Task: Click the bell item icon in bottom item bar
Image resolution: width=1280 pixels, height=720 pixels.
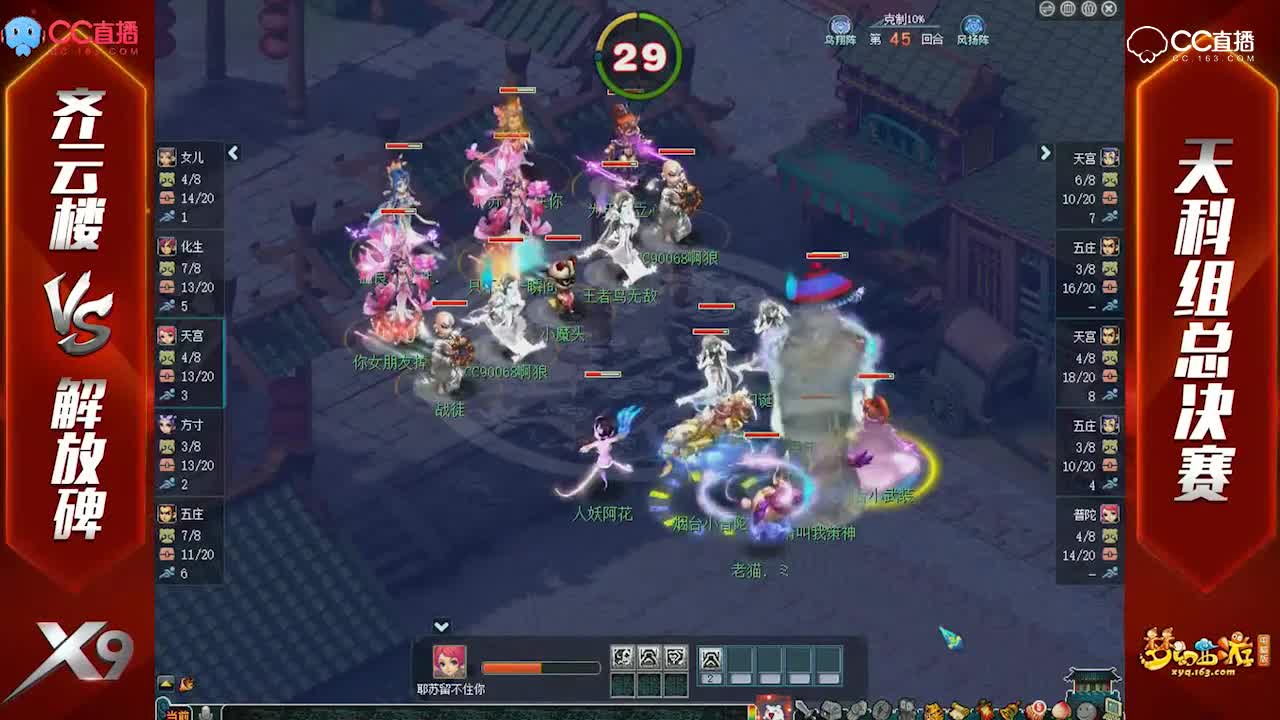Action: pyautogui.click(x=1008, y=710)
